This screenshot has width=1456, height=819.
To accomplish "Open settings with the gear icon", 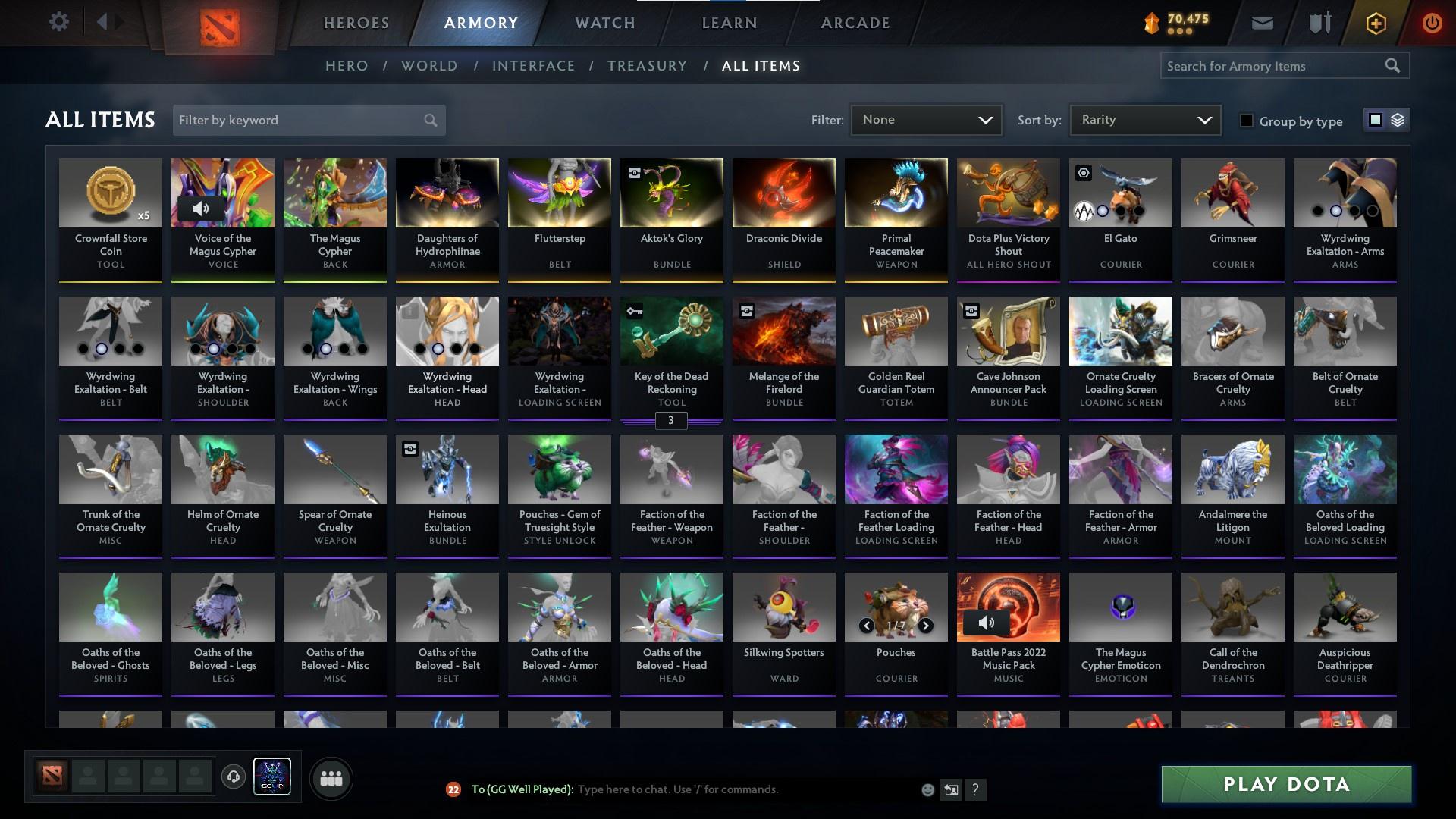I will click(59, 21).
